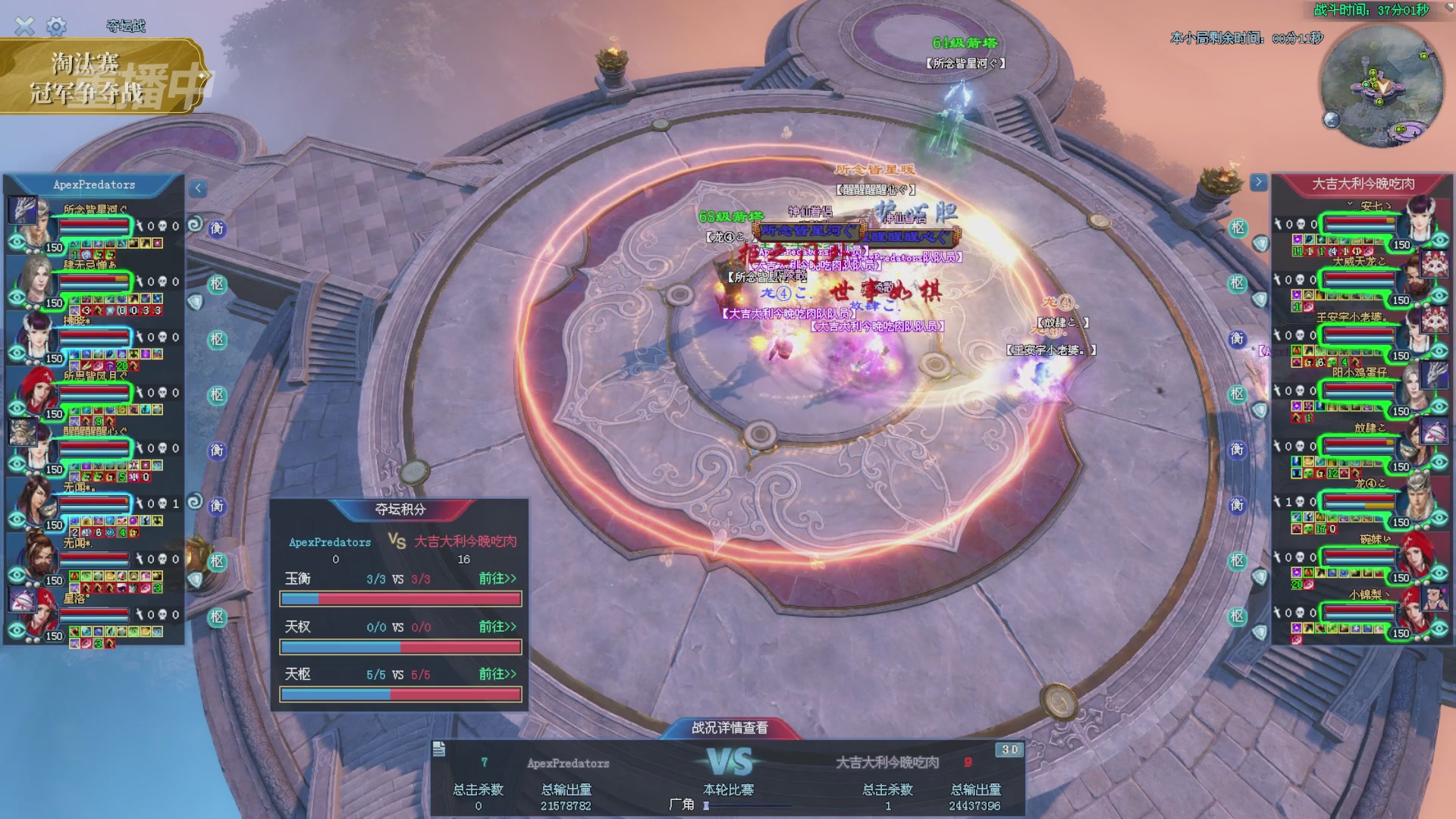Open settings via the gear icon

[56, 27]
